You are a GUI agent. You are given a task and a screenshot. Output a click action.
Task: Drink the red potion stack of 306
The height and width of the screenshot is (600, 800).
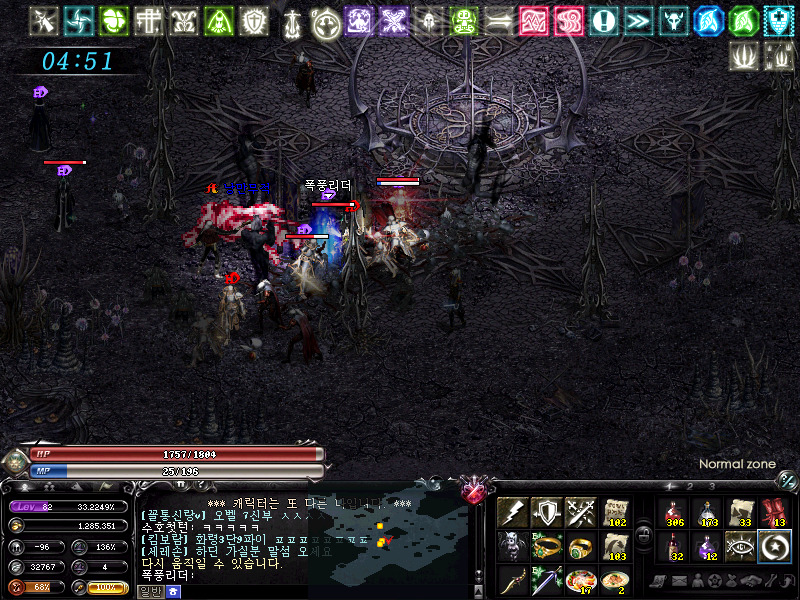tap(673, 512)
